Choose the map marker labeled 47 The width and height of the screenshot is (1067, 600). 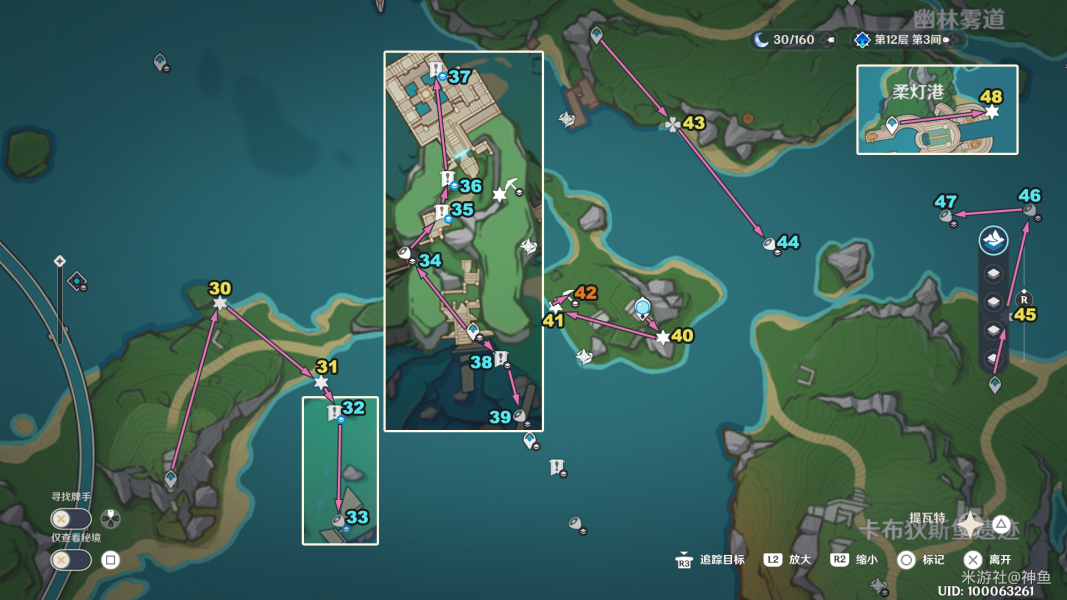(x=945, y=215)
